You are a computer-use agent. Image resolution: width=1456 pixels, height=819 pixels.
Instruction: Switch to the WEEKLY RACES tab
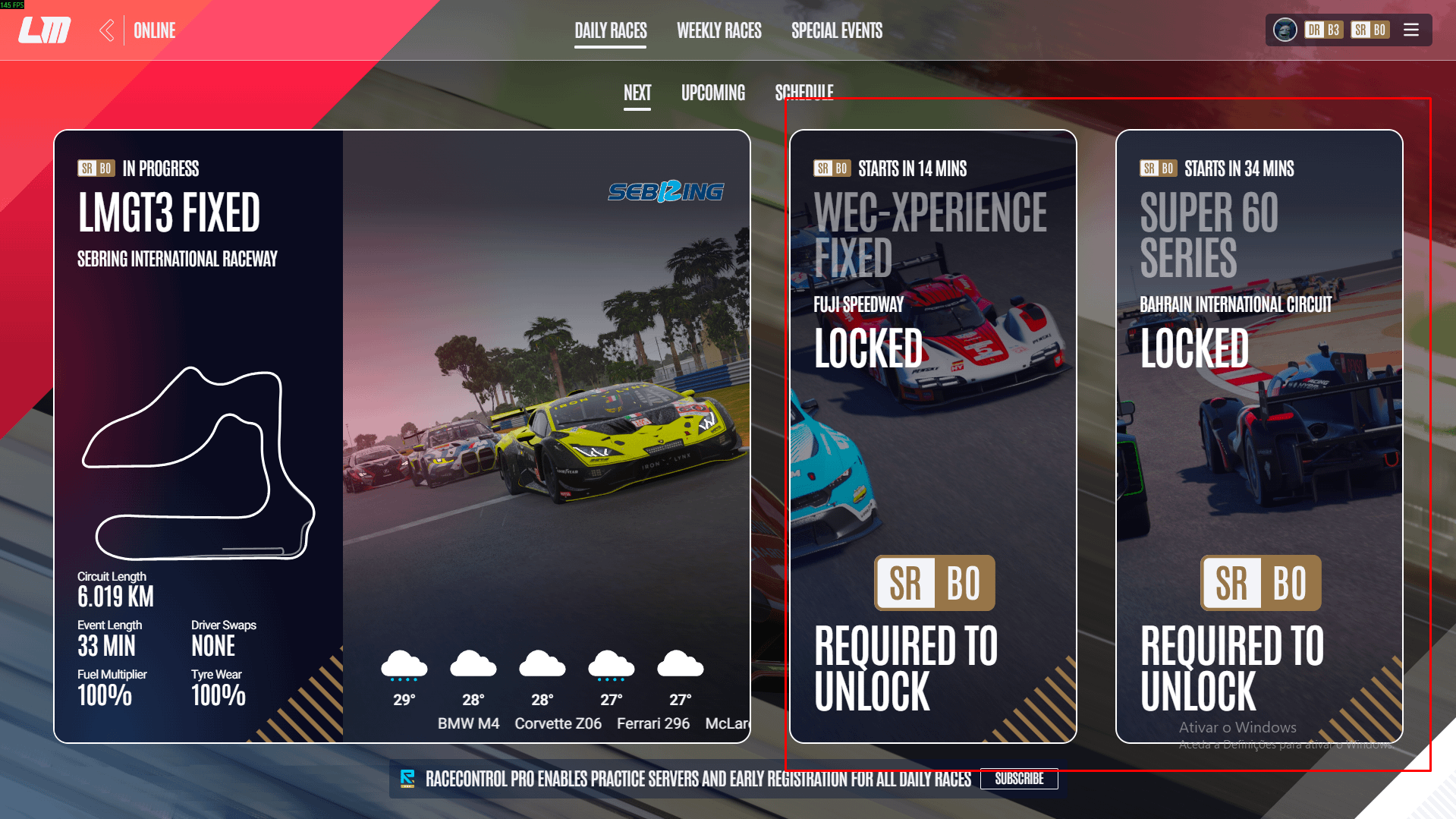pyautogui.click(x=719, y=30)
